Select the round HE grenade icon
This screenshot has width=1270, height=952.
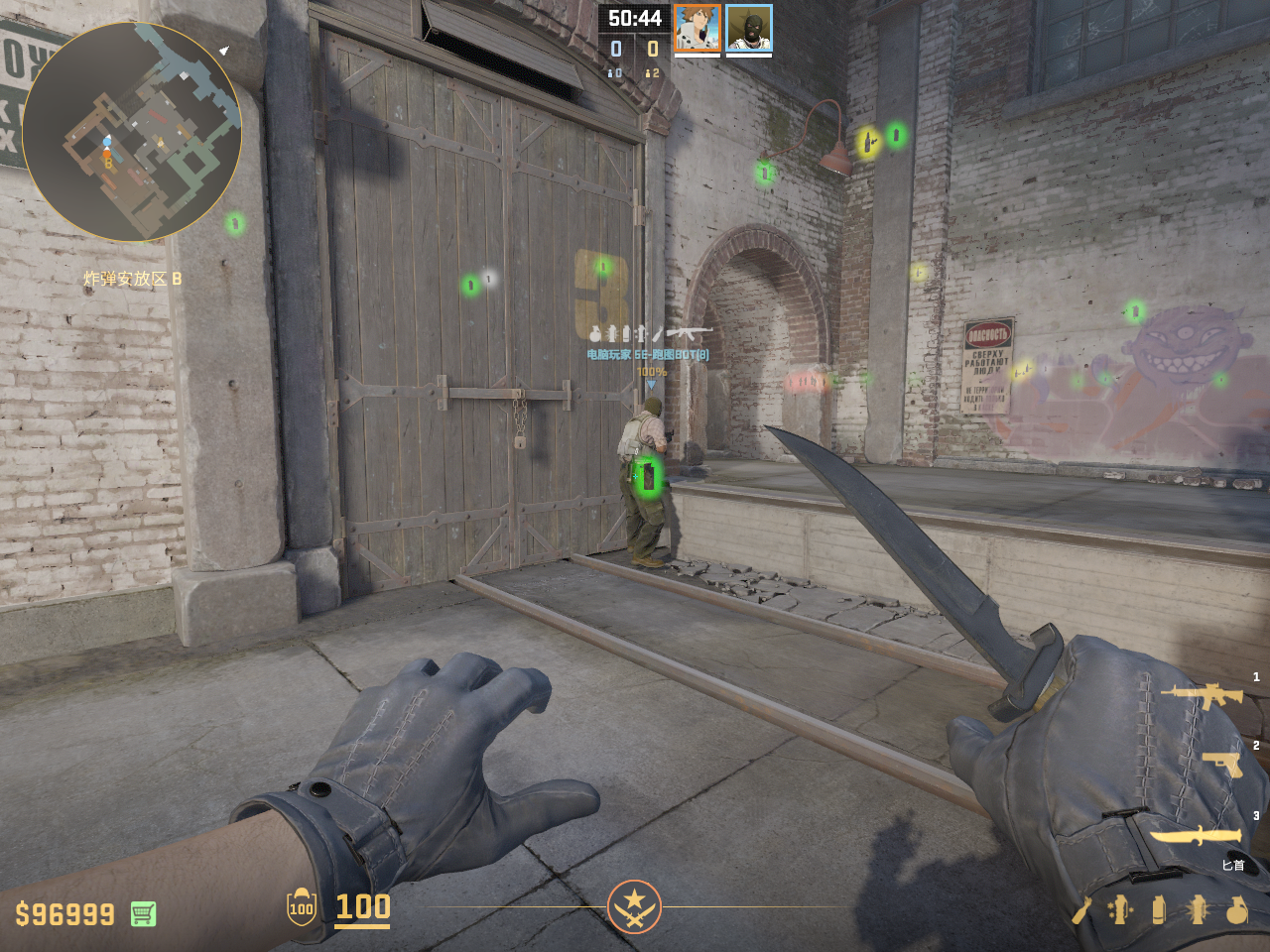(x=1236, y=909)
